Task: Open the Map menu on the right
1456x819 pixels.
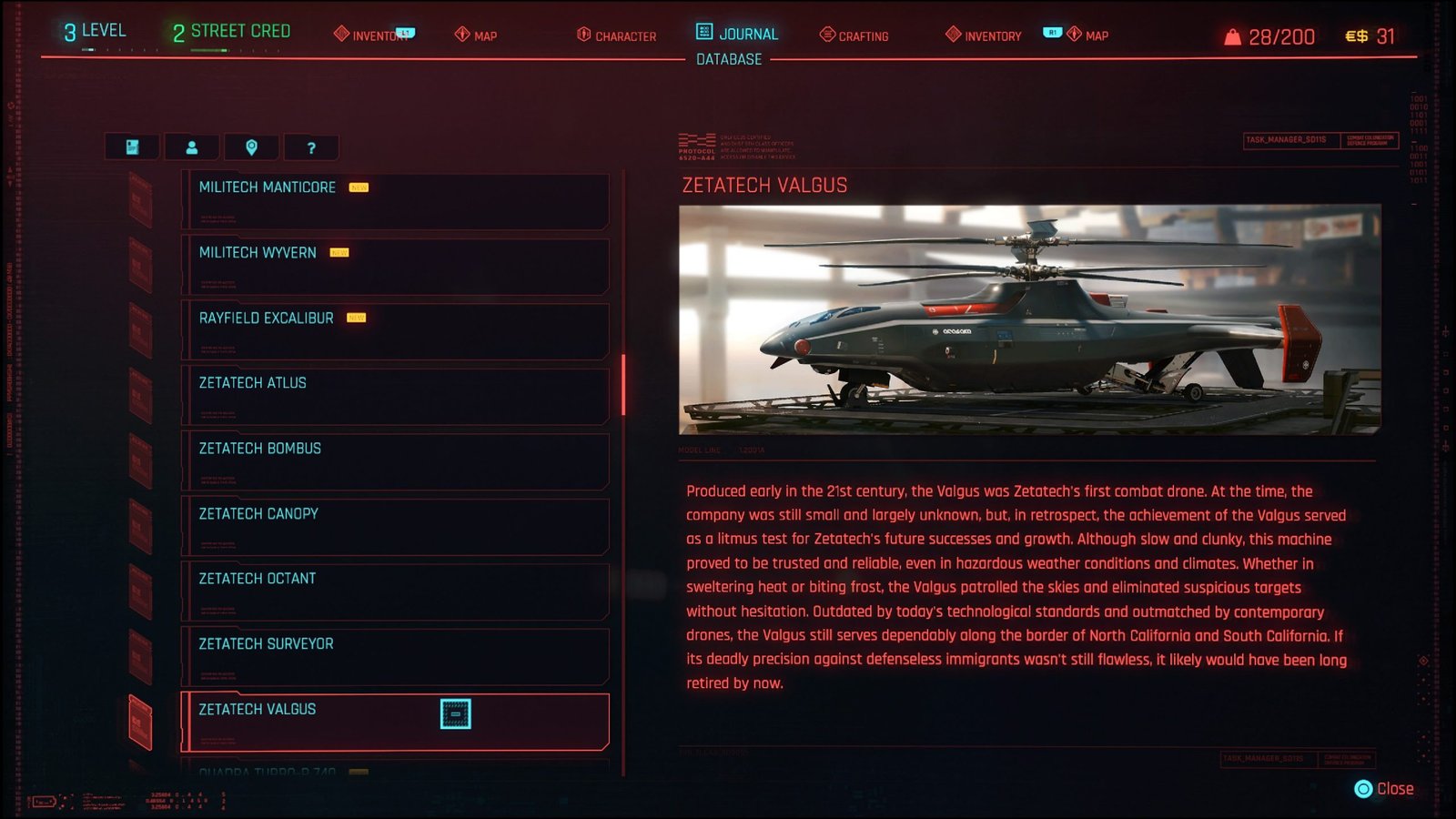Action: point(1077,36)
